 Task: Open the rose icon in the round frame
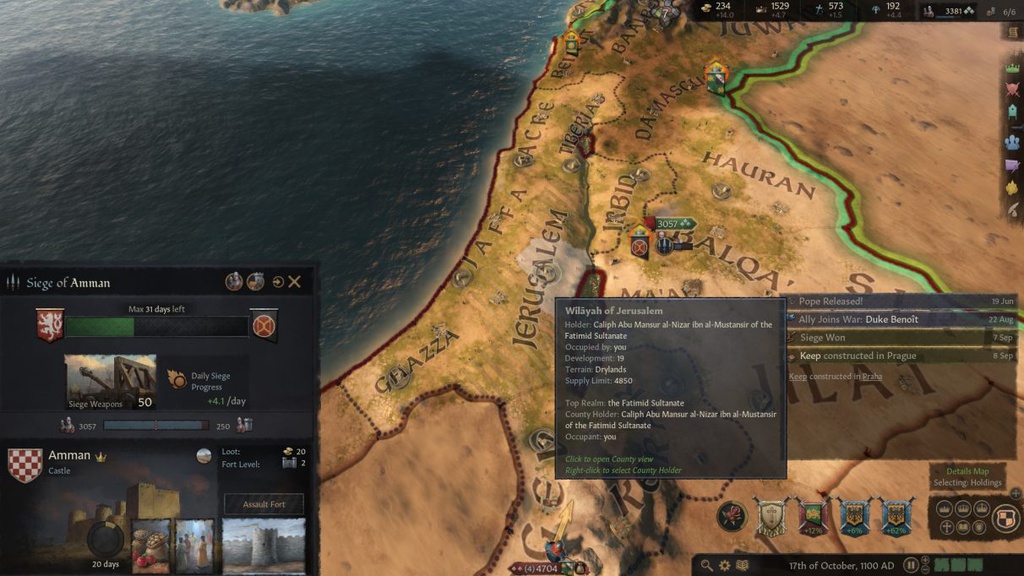(x=732, y=516)
